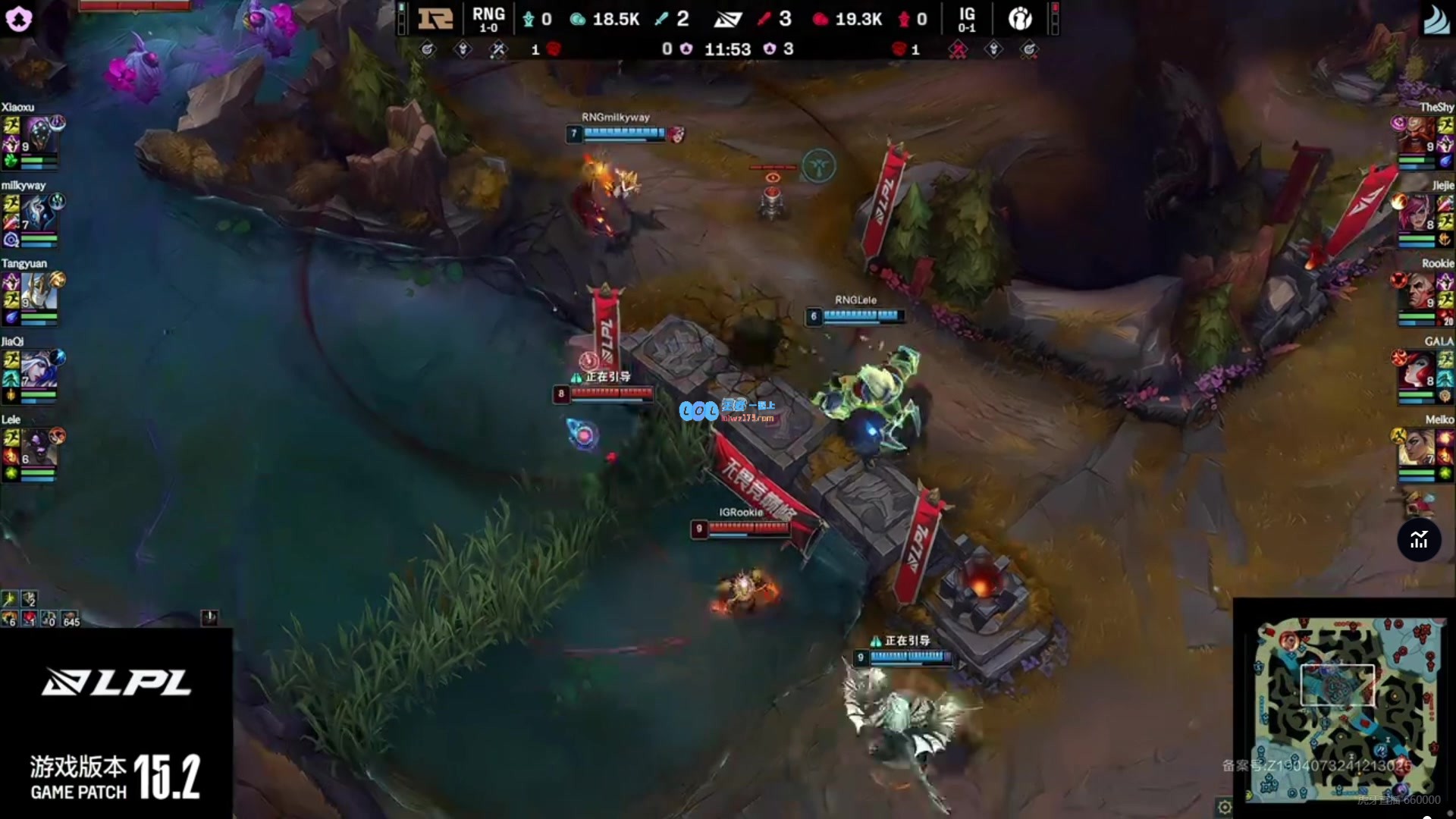Click the pink flower icon top-left

[18, 18]
